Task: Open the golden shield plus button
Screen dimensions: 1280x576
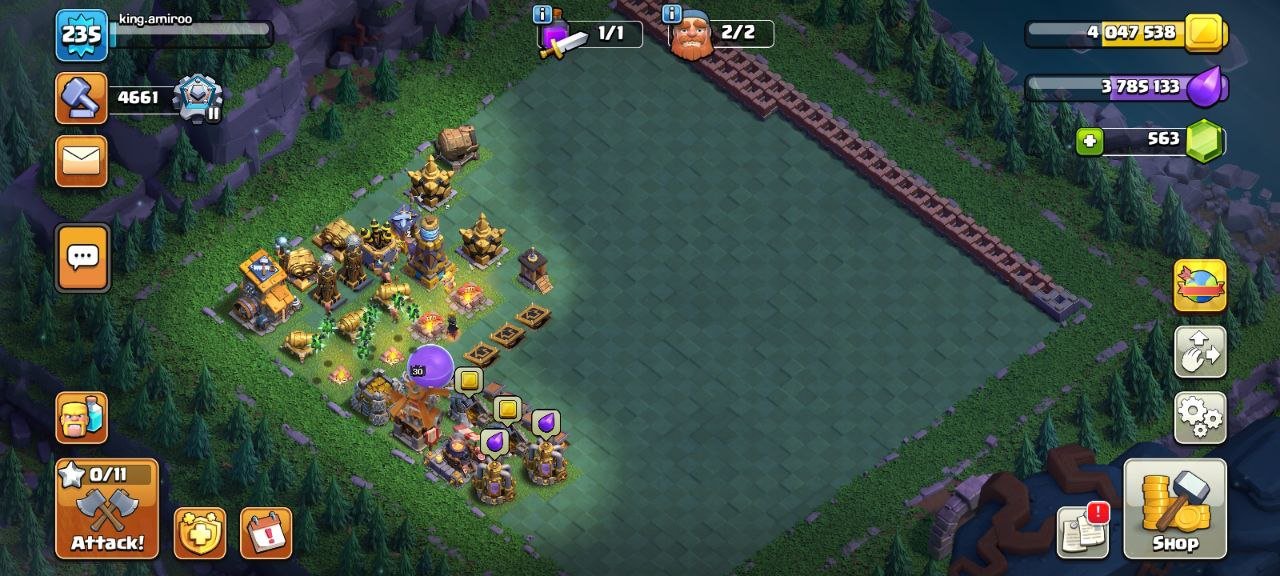Action: click(x=200, y=533)
